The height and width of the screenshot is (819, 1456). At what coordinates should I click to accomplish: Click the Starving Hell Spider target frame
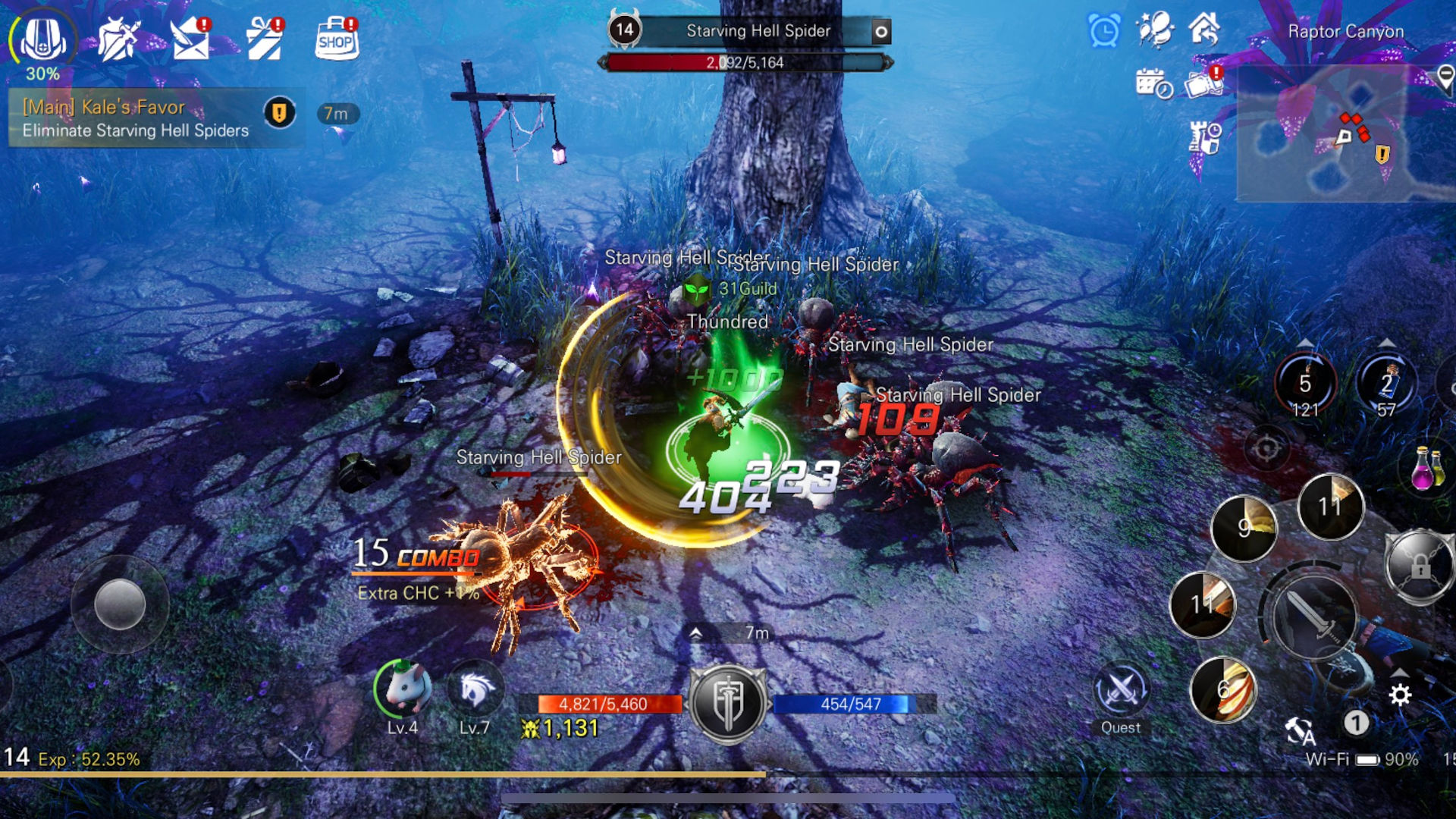coord(749,32)
